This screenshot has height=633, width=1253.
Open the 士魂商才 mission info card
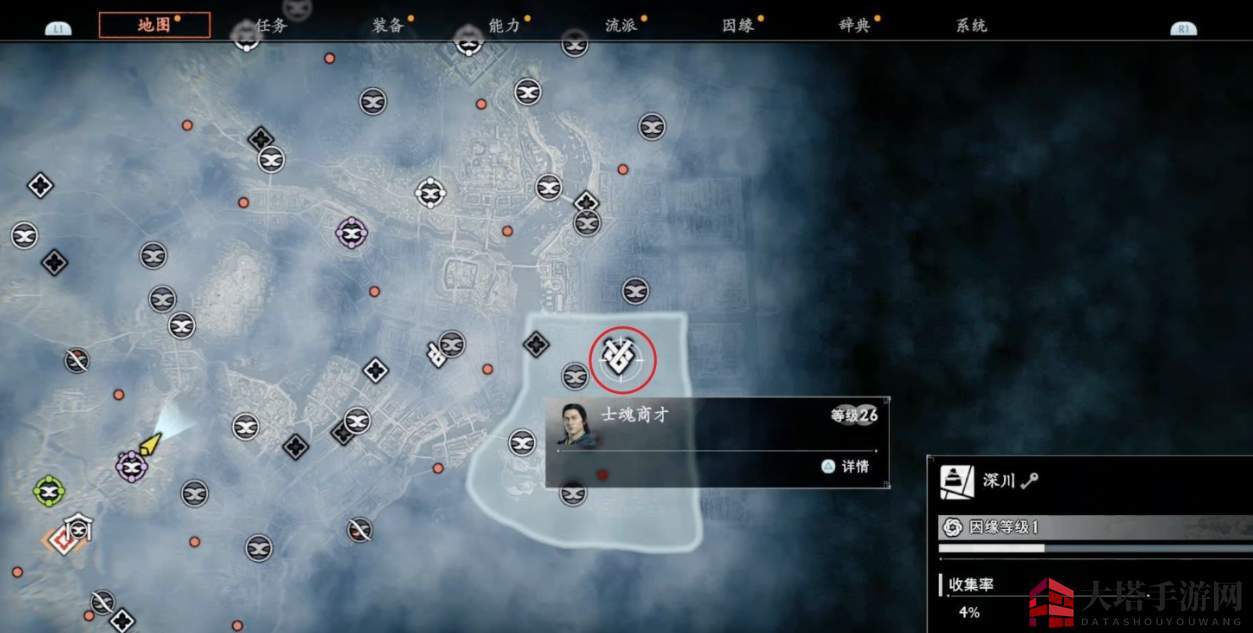pos(716,441)
